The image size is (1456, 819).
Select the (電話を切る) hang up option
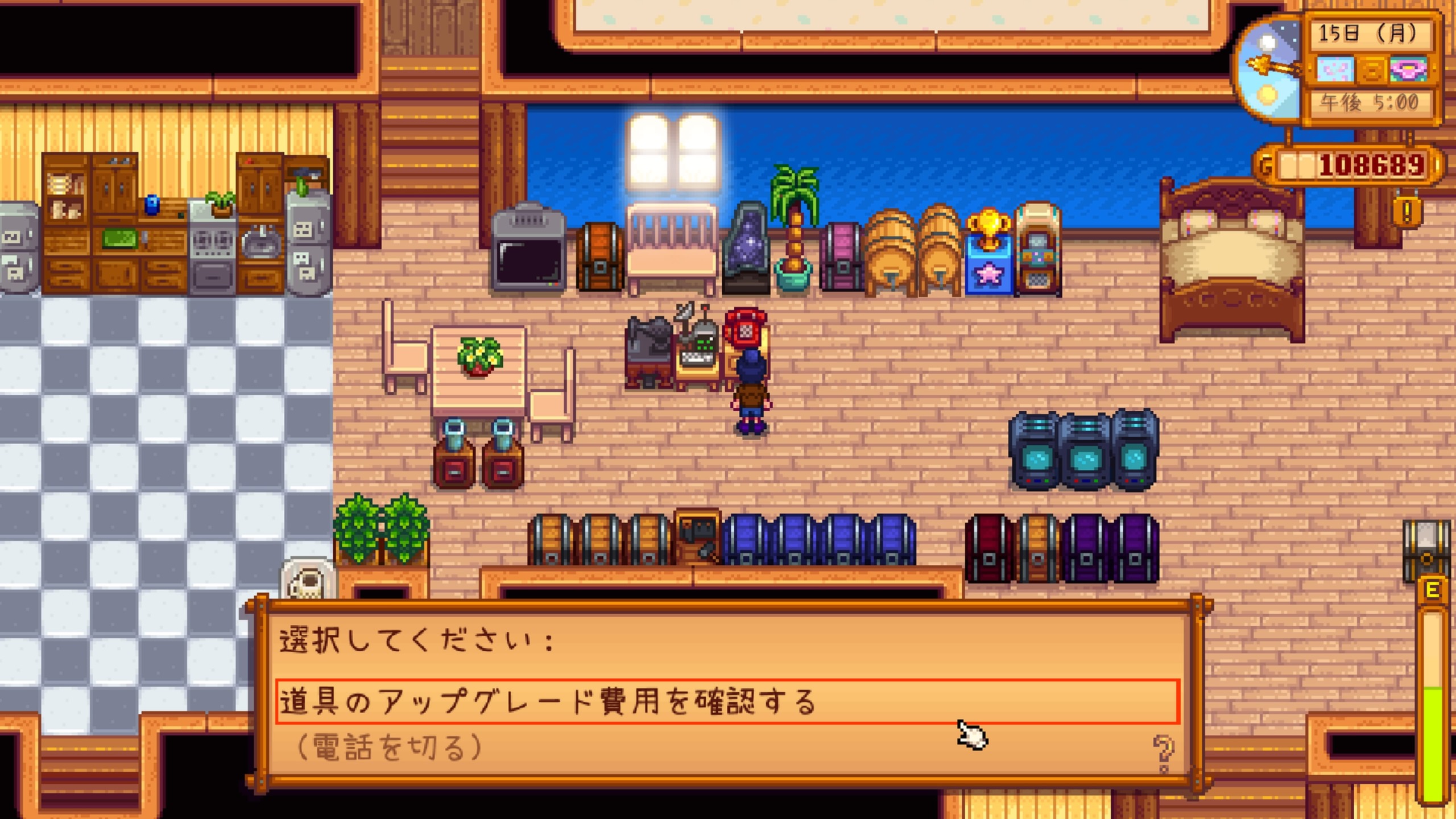coord(390,747)
